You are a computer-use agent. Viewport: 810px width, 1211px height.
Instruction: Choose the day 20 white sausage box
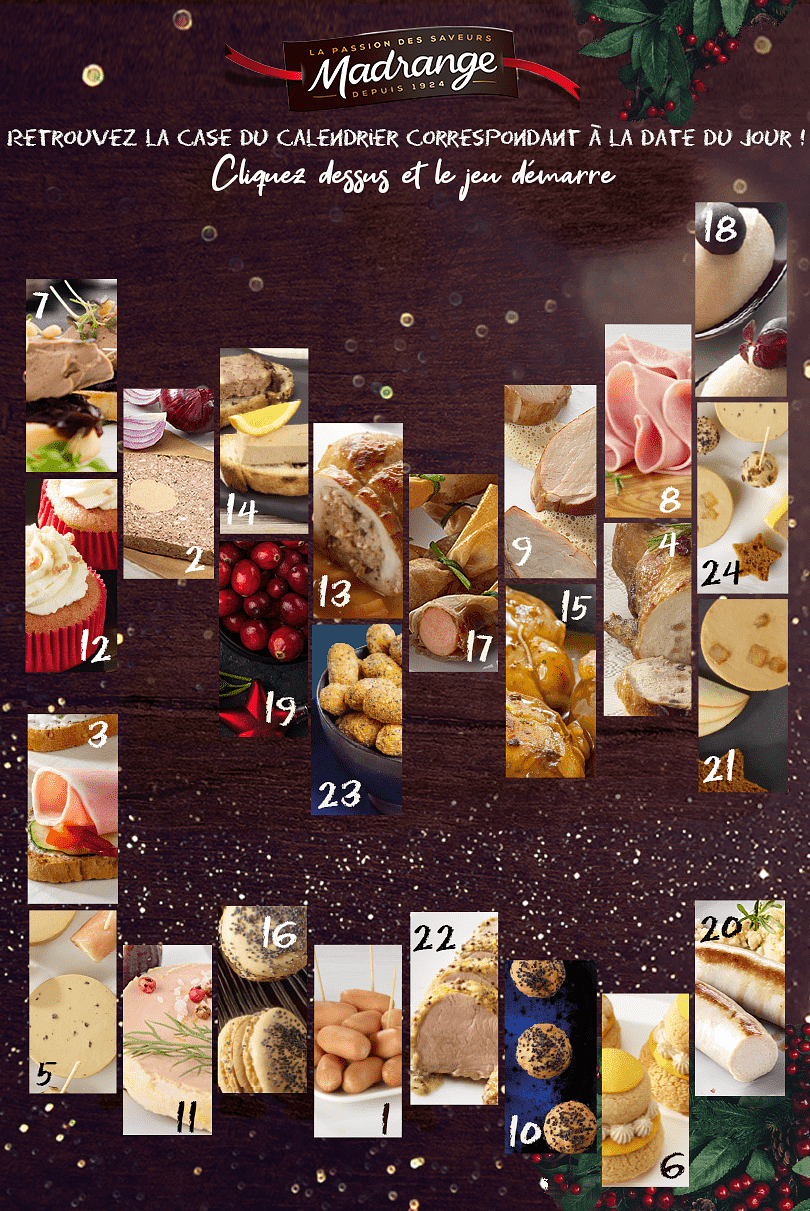tap(740, 997)
